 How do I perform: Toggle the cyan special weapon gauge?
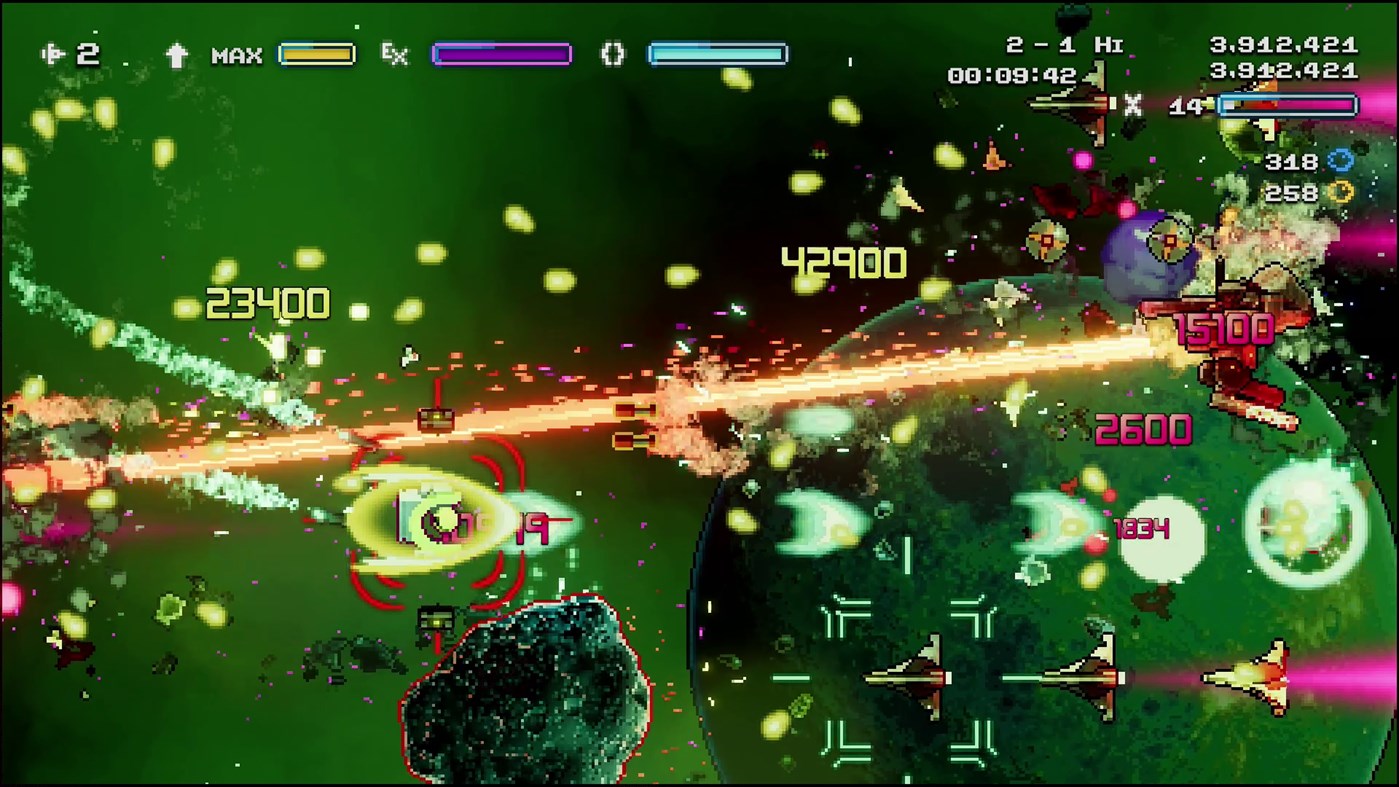tap(717, 55)
